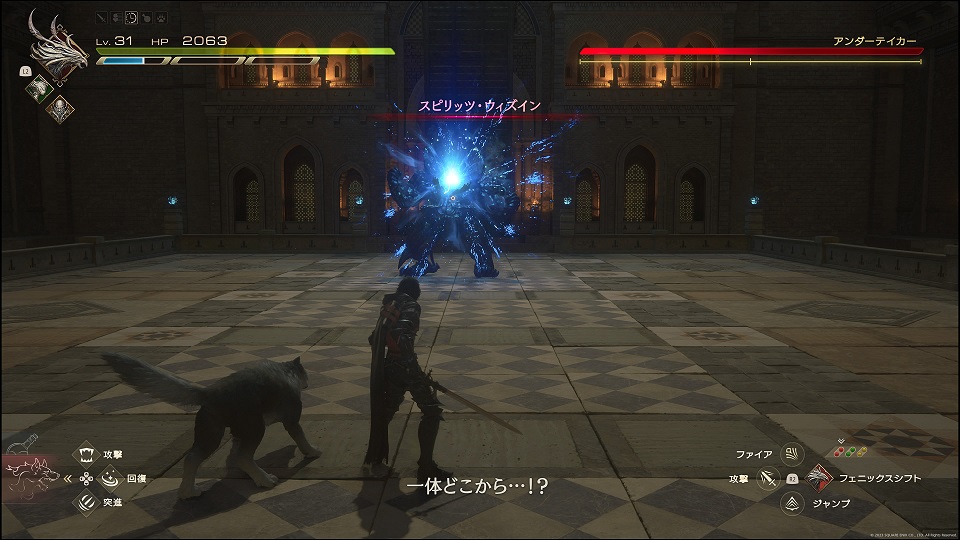Cast the Fire spell (ファイア) icon
Screen dimensions: 960x540
(x=792, y=454)
